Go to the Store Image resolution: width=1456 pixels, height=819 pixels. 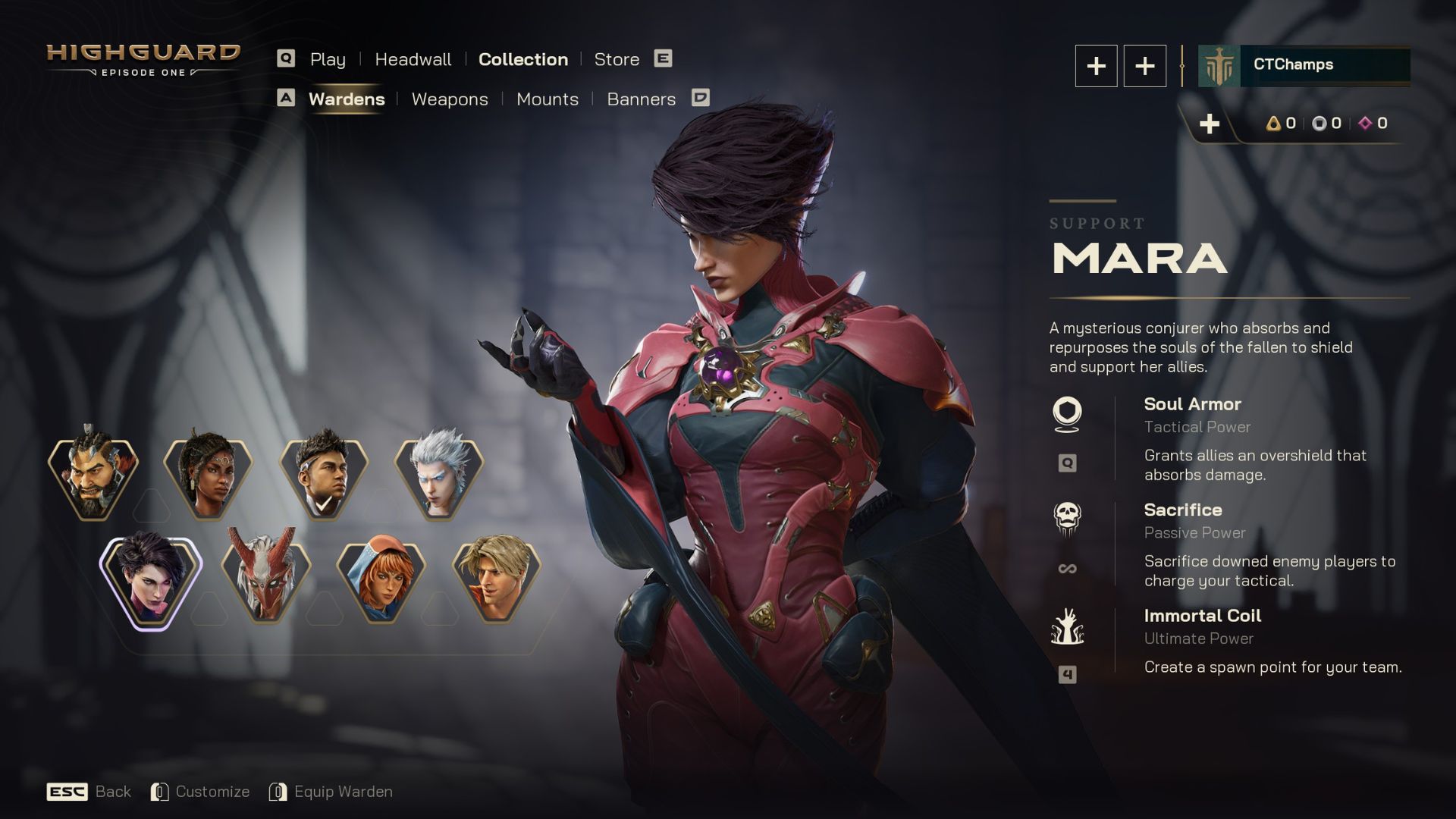pyautogui.click(x=617, y=59)
